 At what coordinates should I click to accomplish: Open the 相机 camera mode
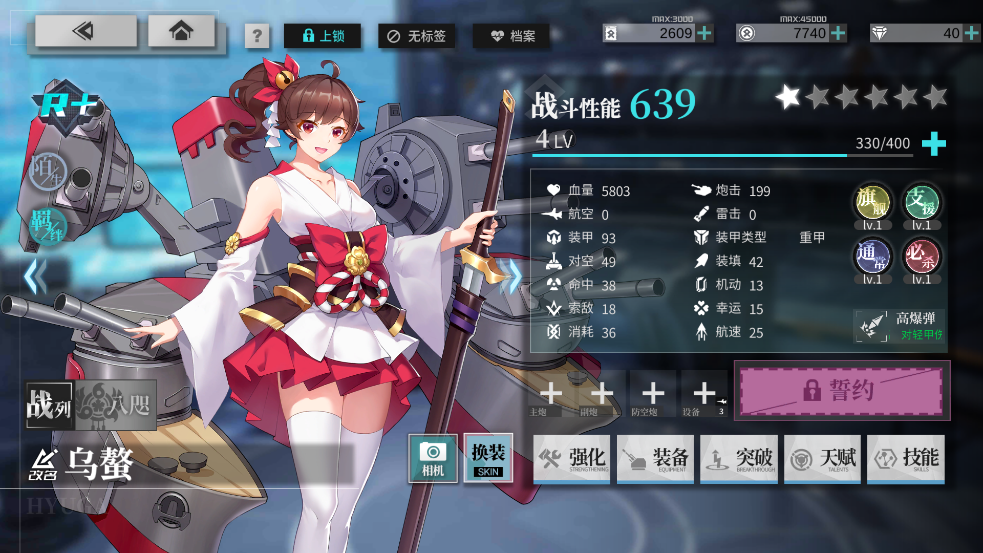coord(433,458)
